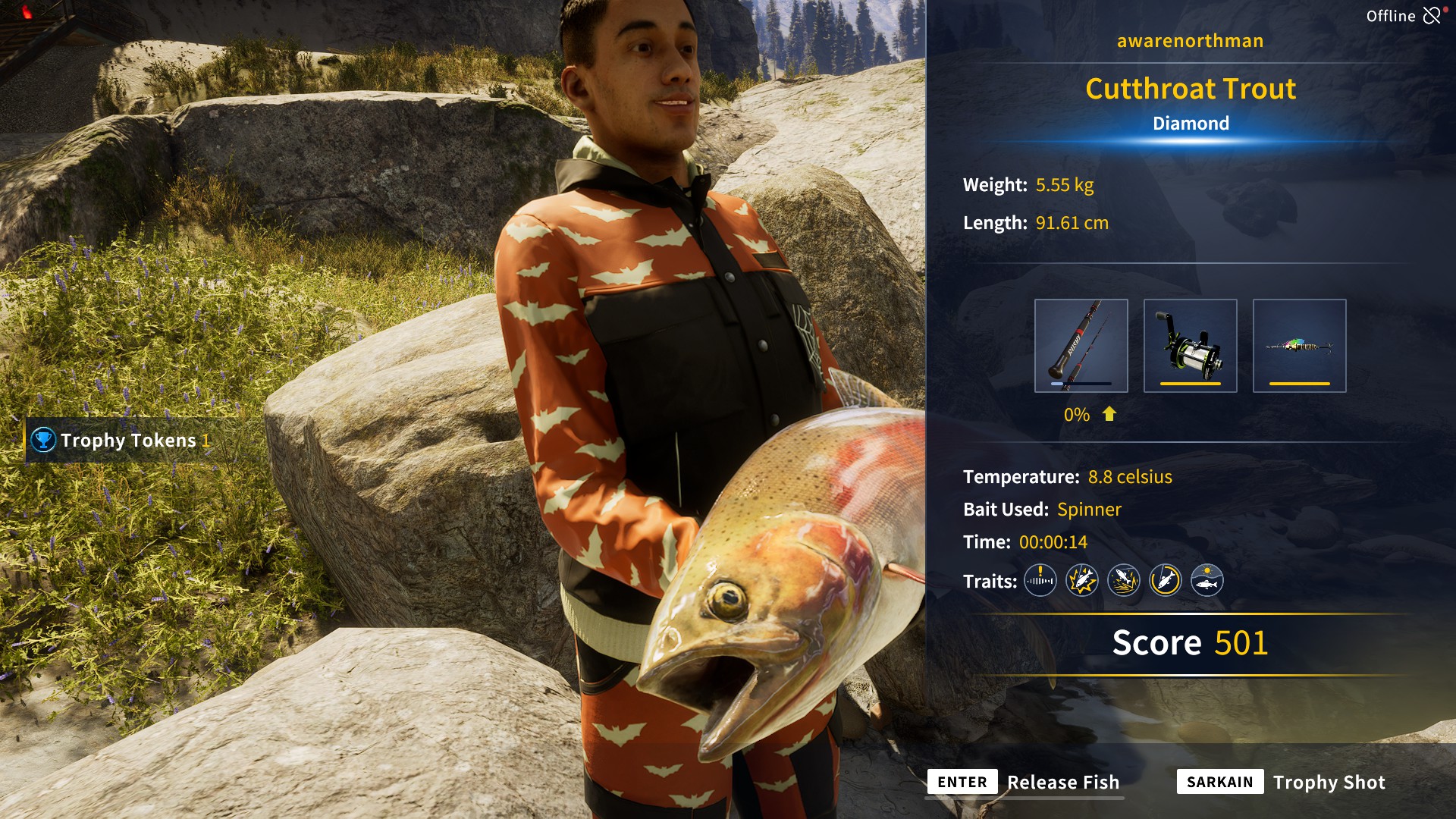This screenshot has height=819, width=1456.
Task: Select the splashing fish trait icon
Action: pos(1124,580)
